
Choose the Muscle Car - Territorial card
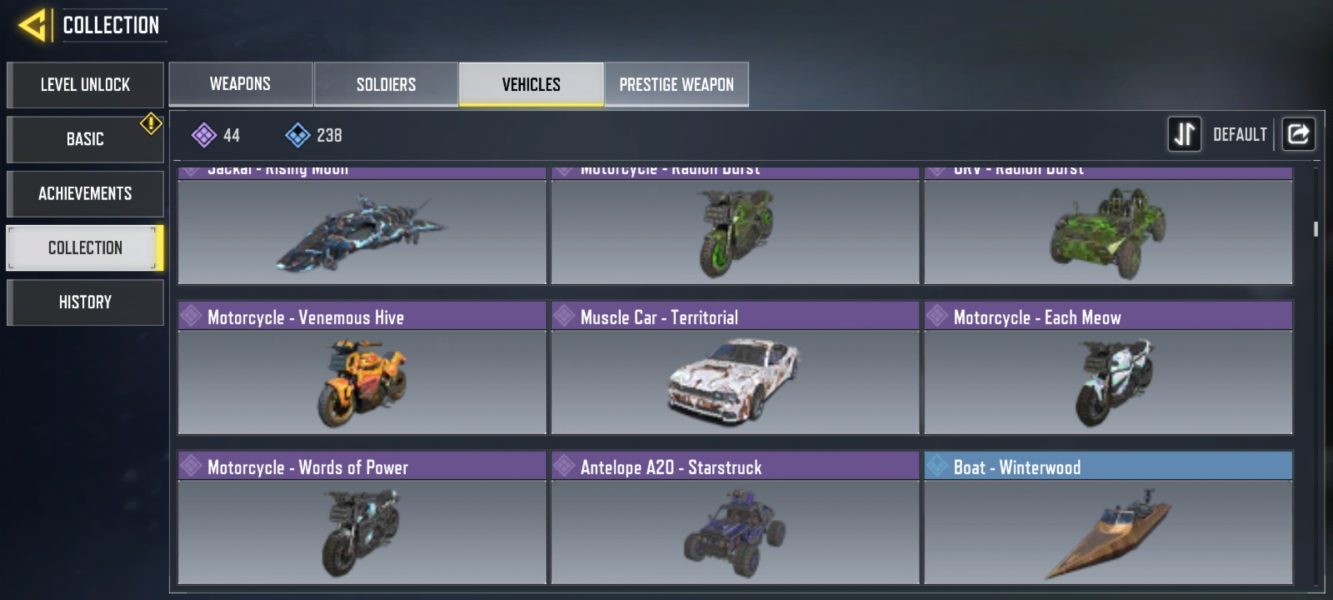tap(735, 368)
